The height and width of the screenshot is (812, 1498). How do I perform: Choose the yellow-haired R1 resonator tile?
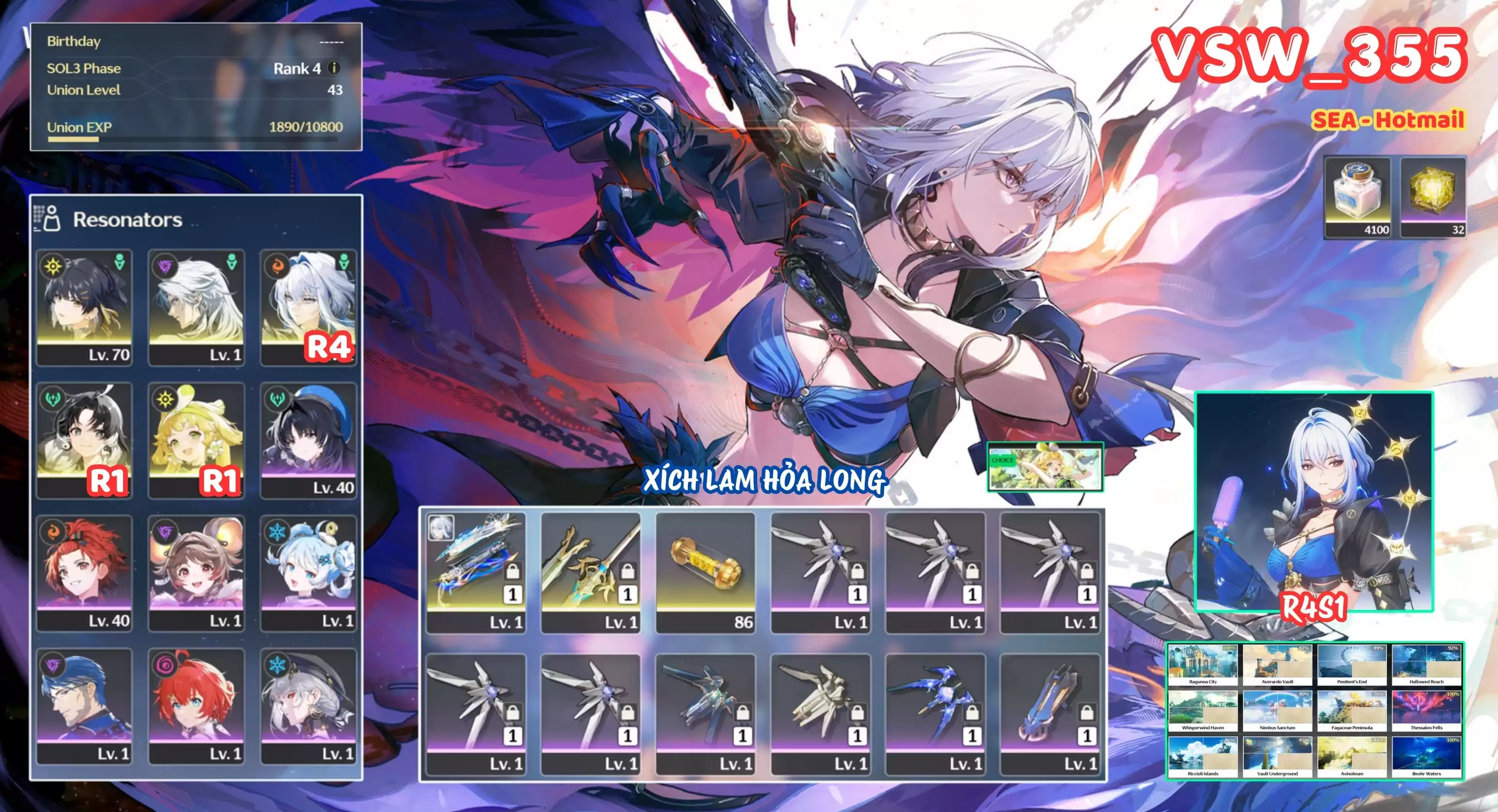point(196,440)
